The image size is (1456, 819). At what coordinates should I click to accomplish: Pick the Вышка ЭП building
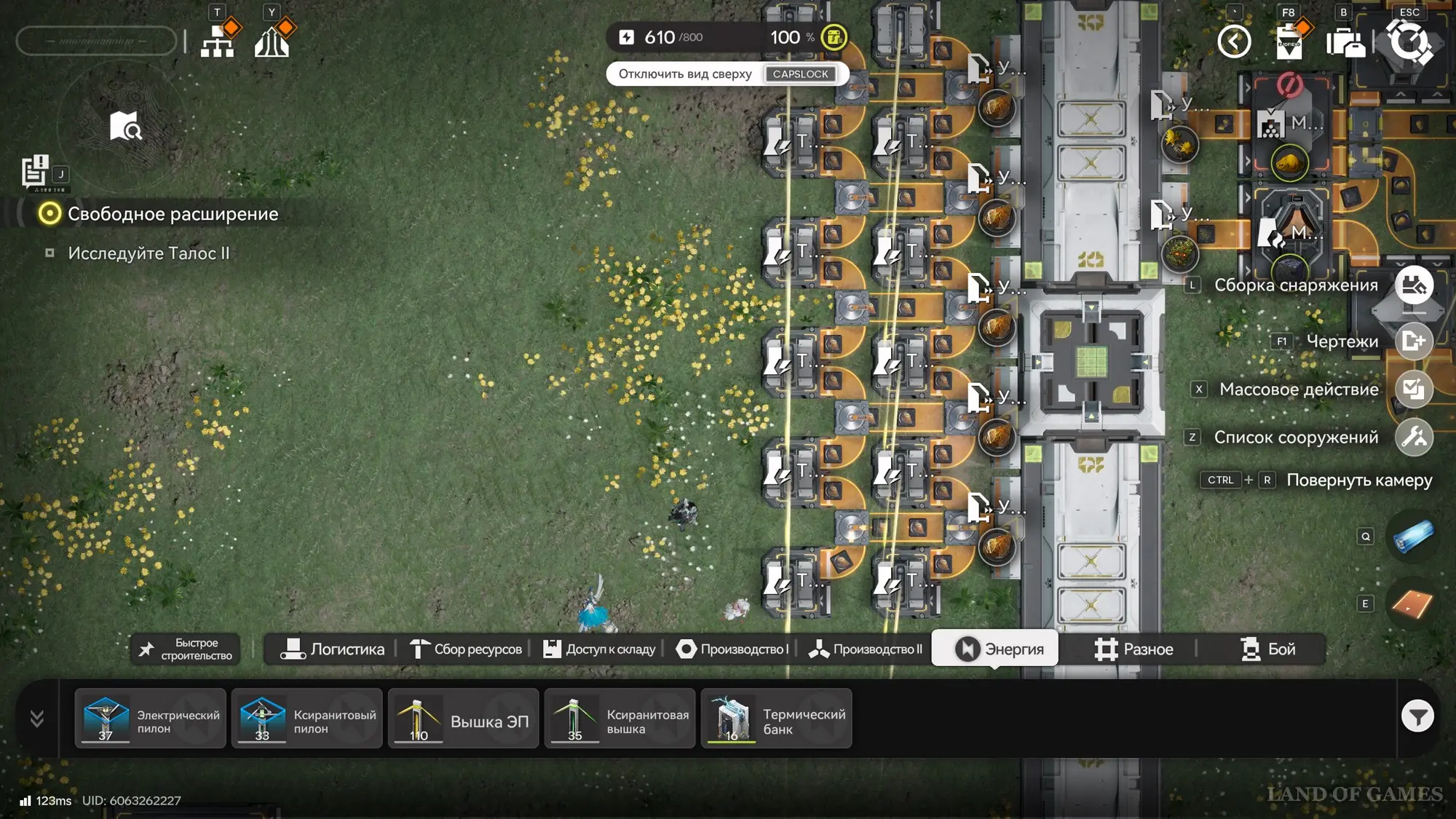[x=464, y=719]
